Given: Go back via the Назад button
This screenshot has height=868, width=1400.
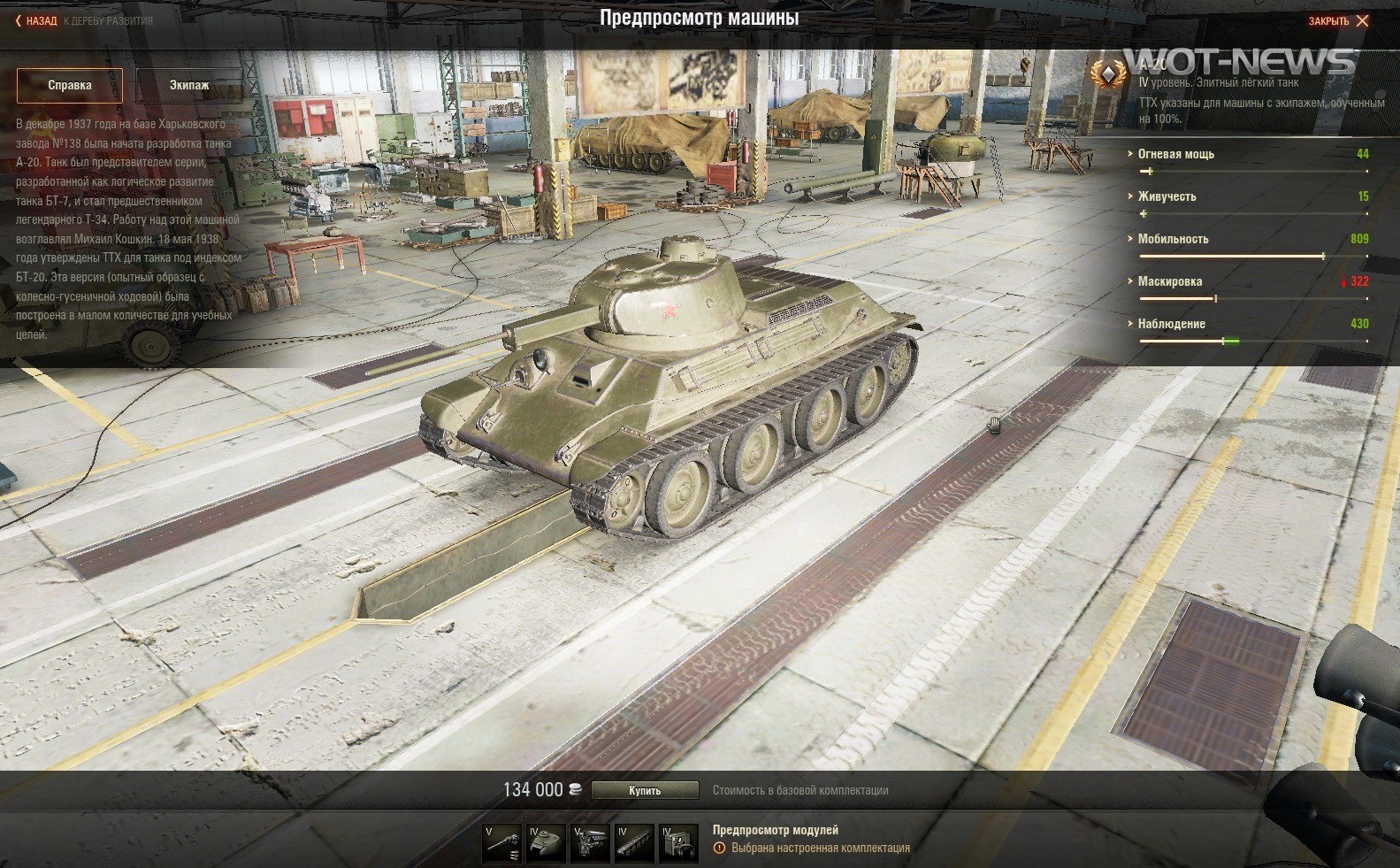Looking at the screenshot, I should [36, 20].
